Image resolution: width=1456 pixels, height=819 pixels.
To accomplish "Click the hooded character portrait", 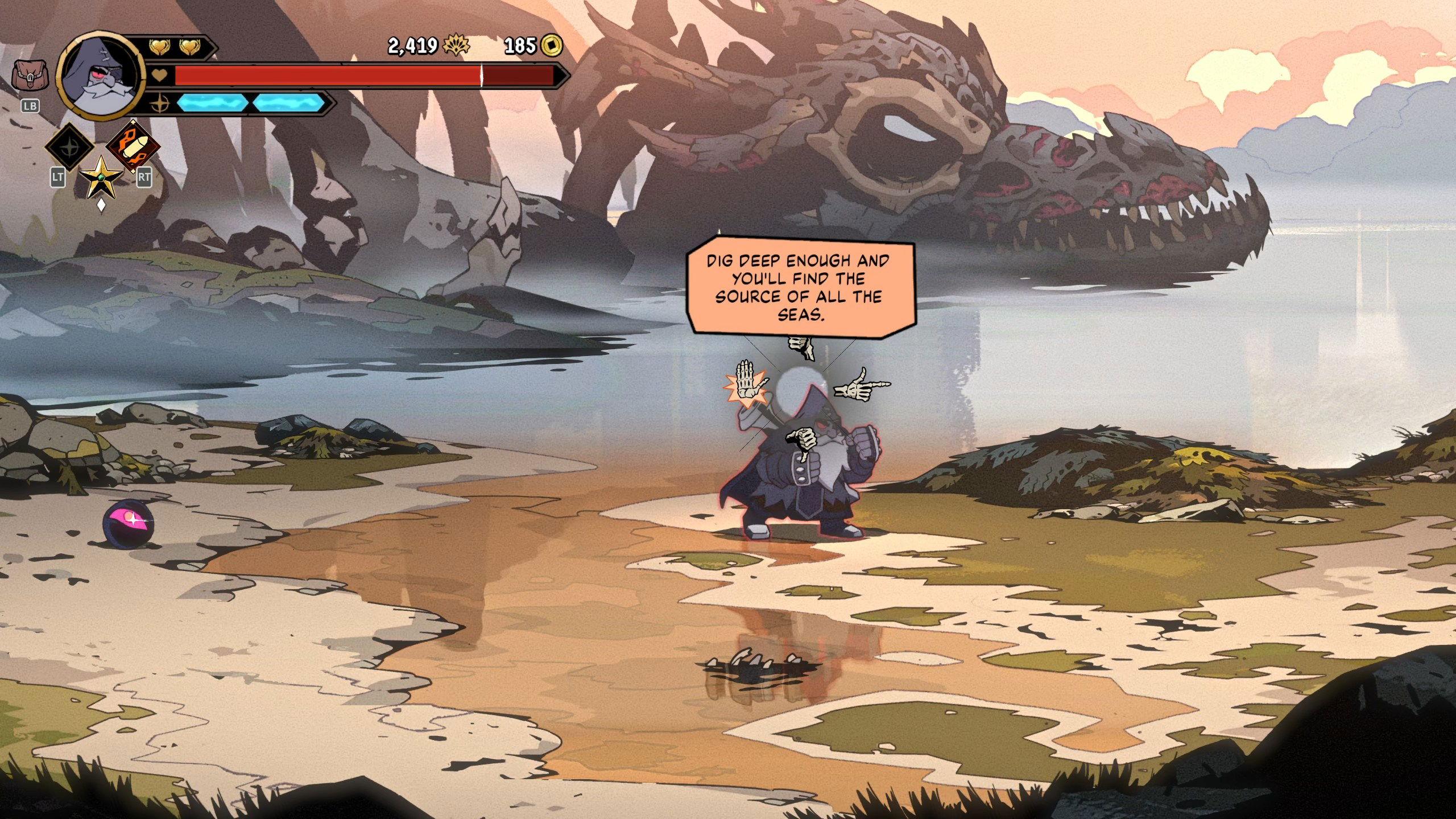I will point(101,76).
